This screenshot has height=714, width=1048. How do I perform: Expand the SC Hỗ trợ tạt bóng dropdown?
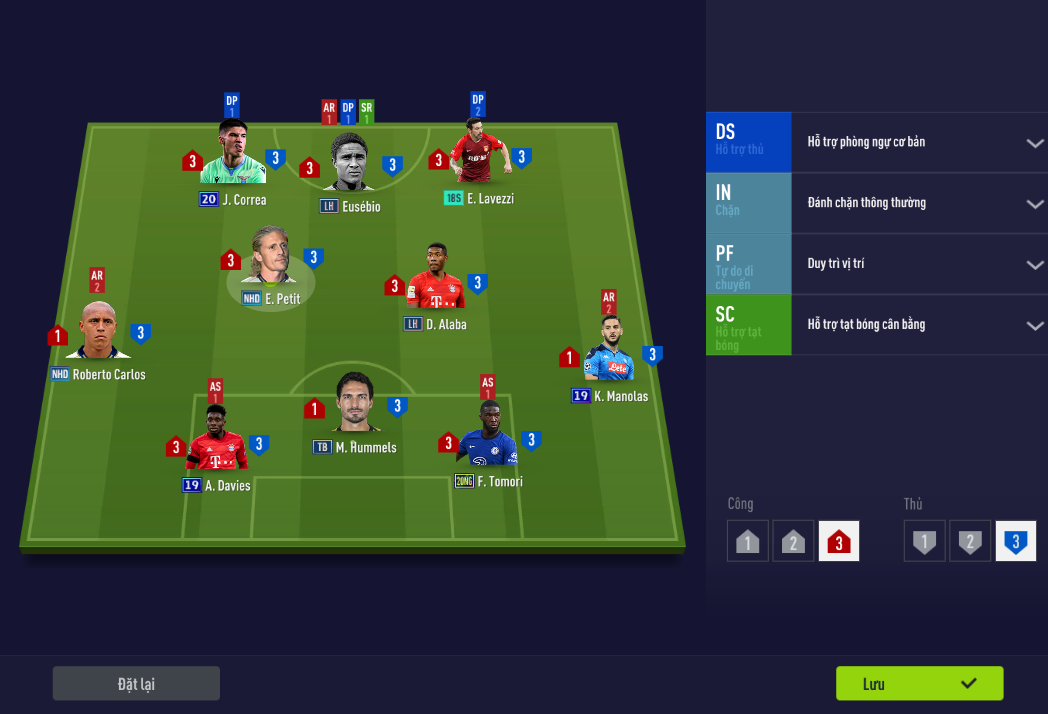1034,325
